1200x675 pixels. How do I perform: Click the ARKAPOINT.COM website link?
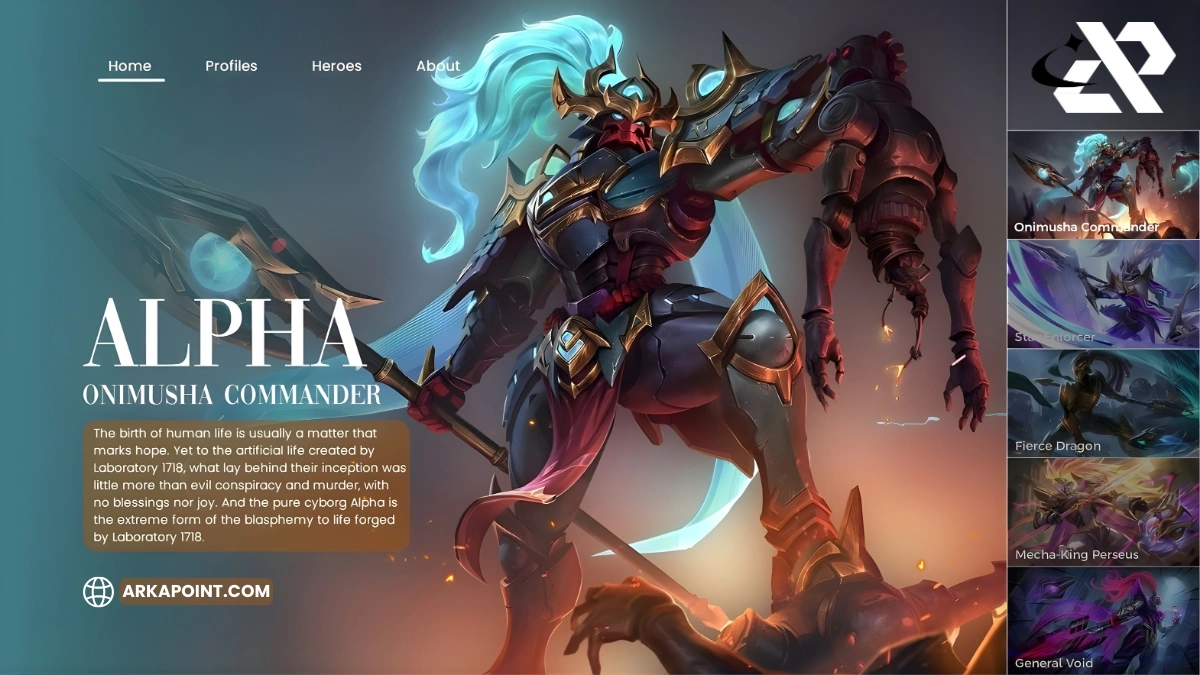pyautogui.click(x=196, y=591)
